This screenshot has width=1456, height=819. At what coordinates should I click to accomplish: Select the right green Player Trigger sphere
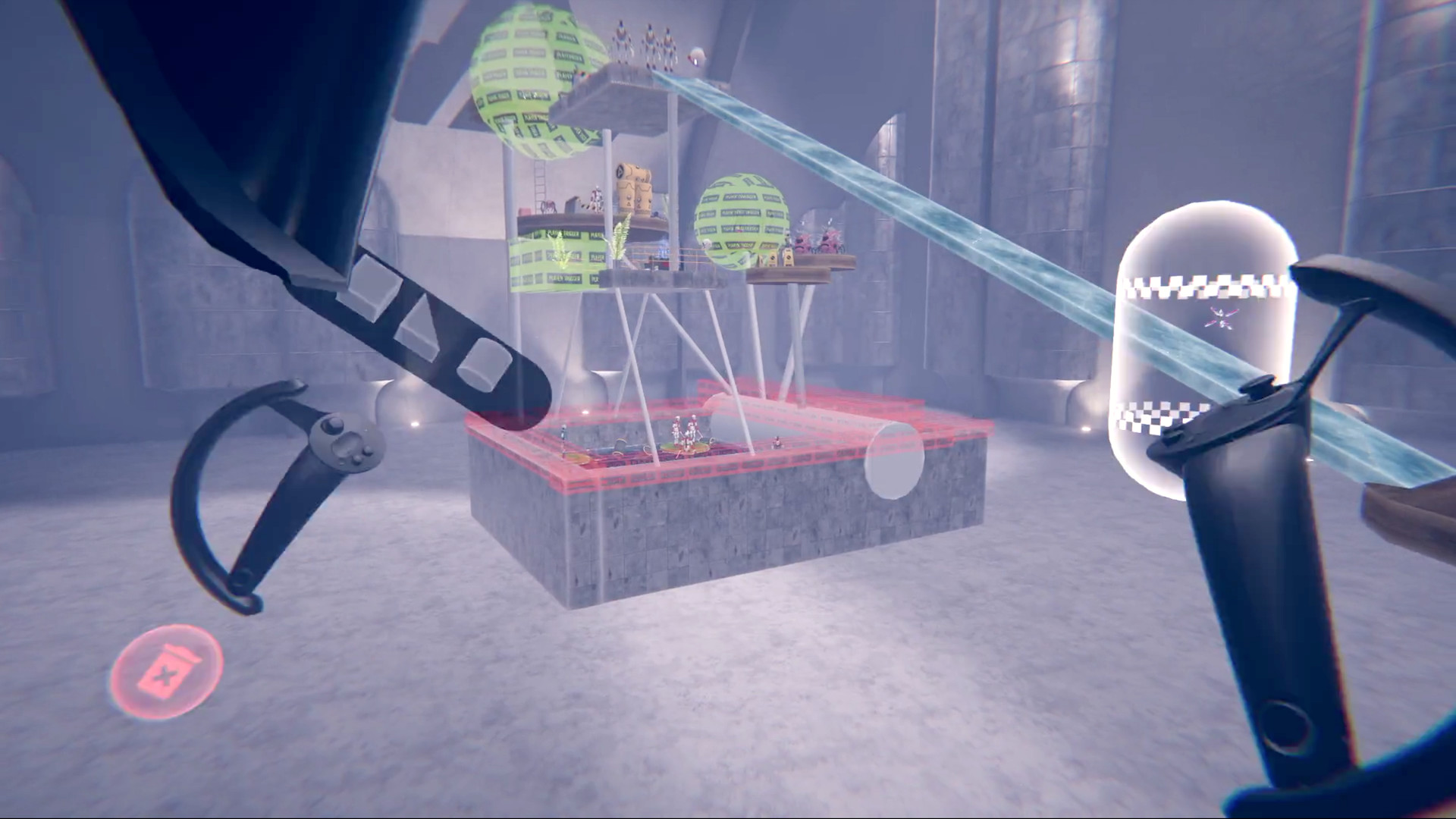739,220
